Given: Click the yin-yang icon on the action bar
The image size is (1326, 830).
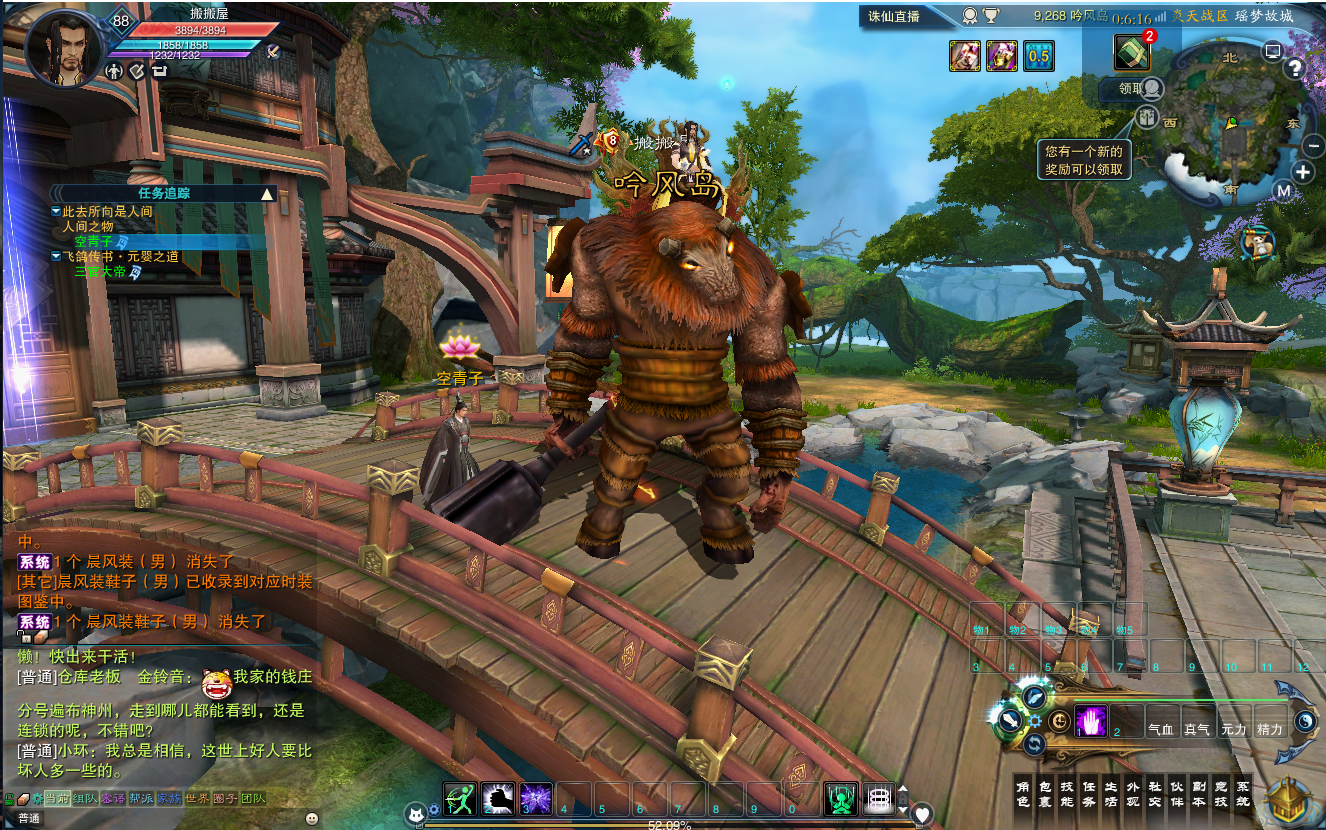Looking at the screenshot, I should (x=1304, y=721).
